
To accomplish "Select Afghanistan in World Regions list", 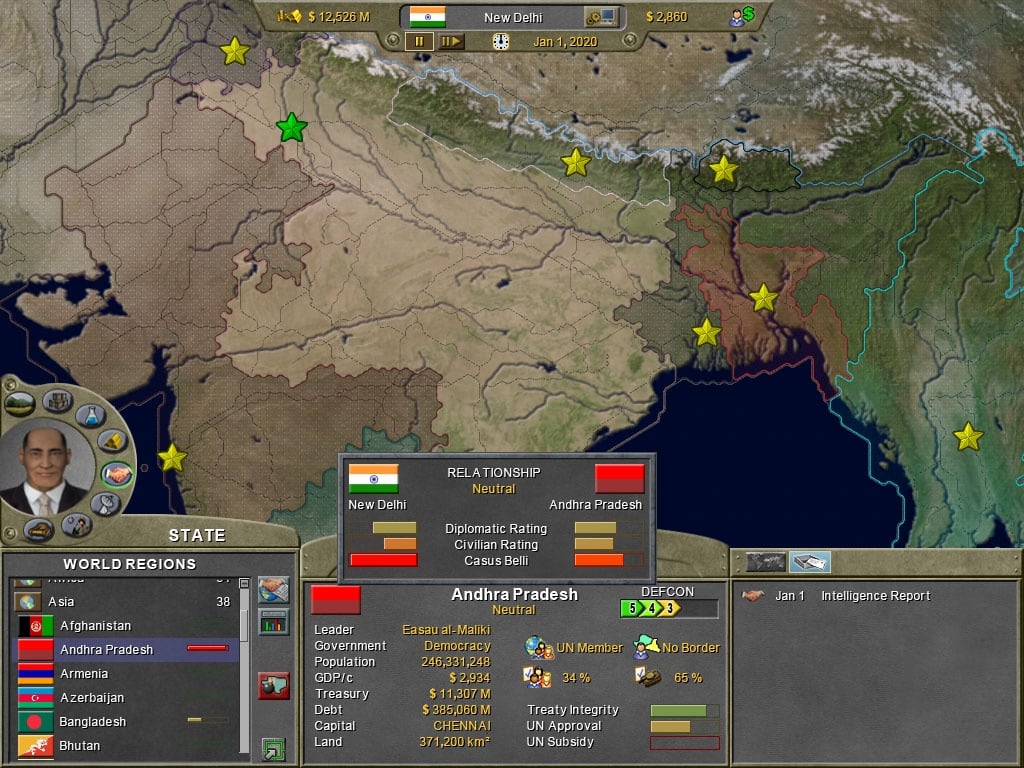I will tap(95, 626).
